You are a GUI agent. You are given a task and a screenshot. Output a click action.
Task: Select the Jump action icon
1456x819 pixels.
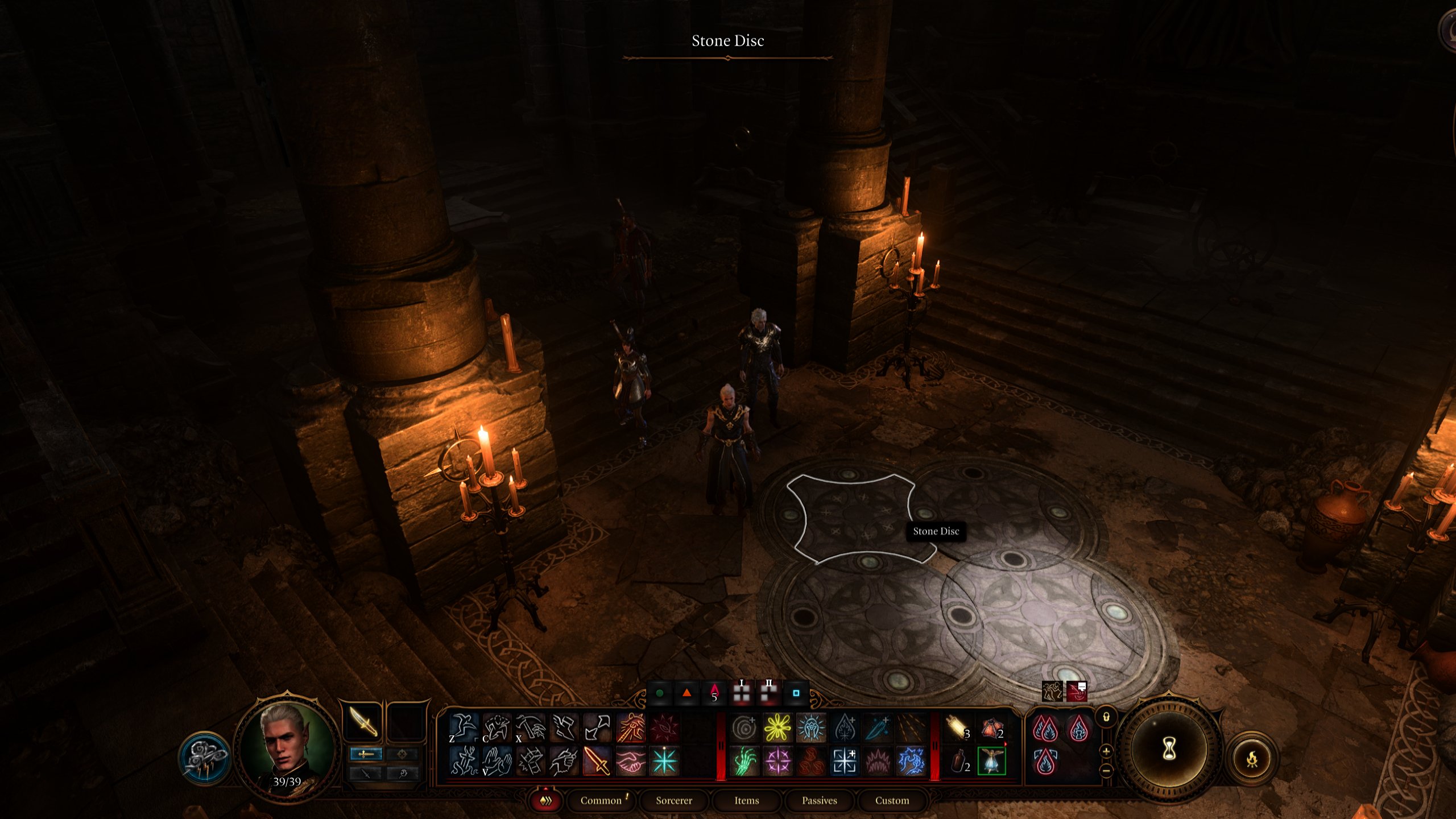coord(464,728)
